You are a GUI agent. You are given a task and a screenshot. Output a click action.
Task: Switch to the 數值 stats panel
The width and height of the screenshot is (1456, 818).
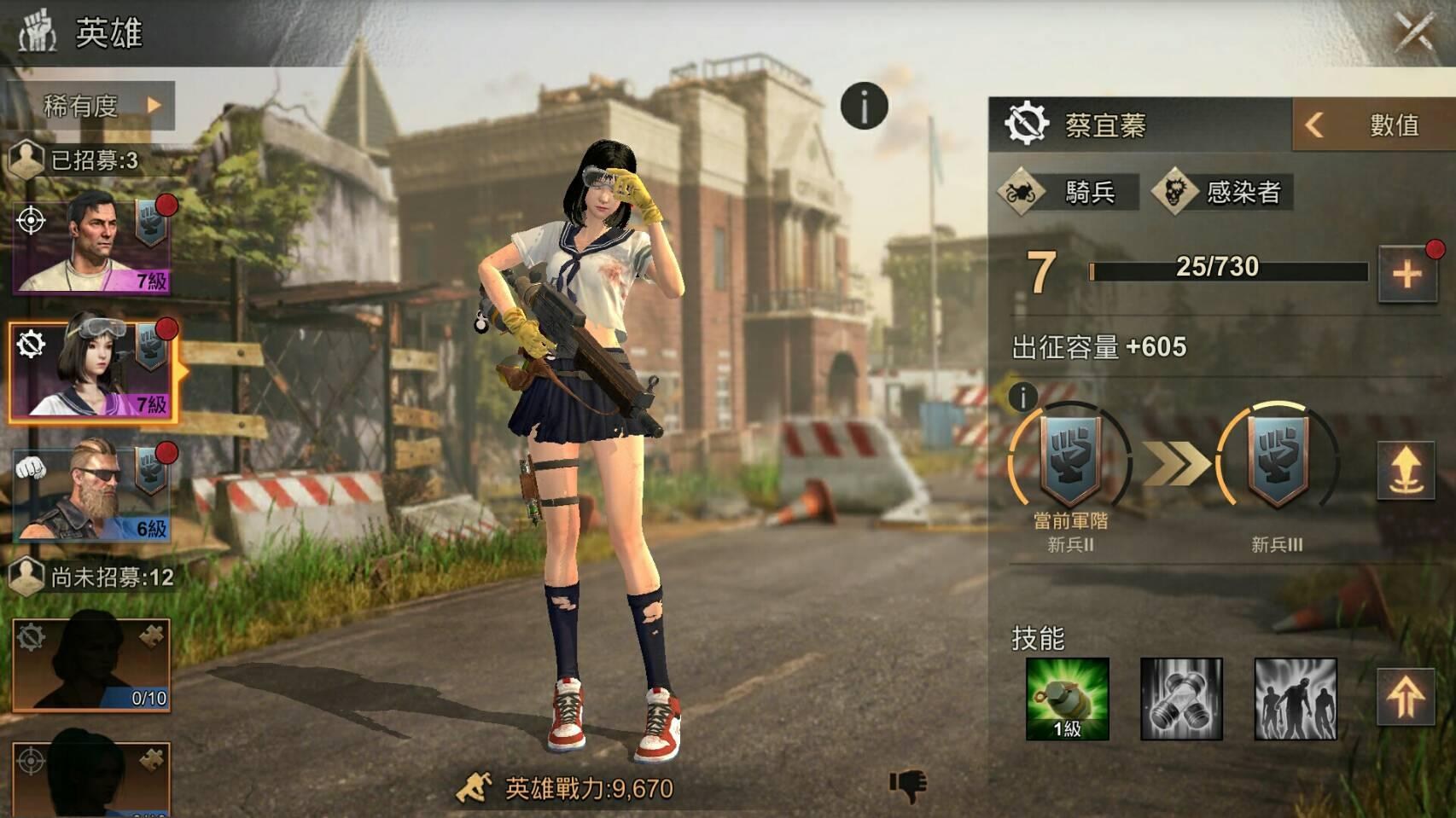(x=1373, y=125)
